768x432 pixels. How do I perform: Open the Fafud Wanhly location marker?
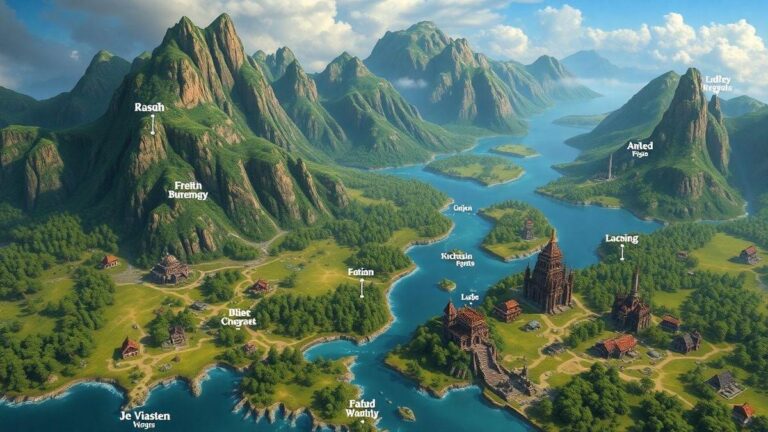[x=363, y=407]
